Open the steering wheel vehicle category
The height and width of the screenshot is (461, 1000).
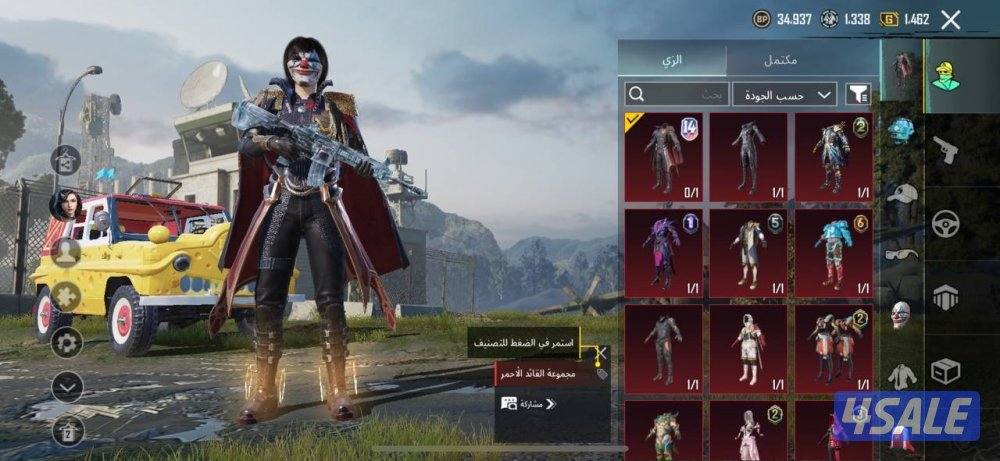[x=946, y=223]
